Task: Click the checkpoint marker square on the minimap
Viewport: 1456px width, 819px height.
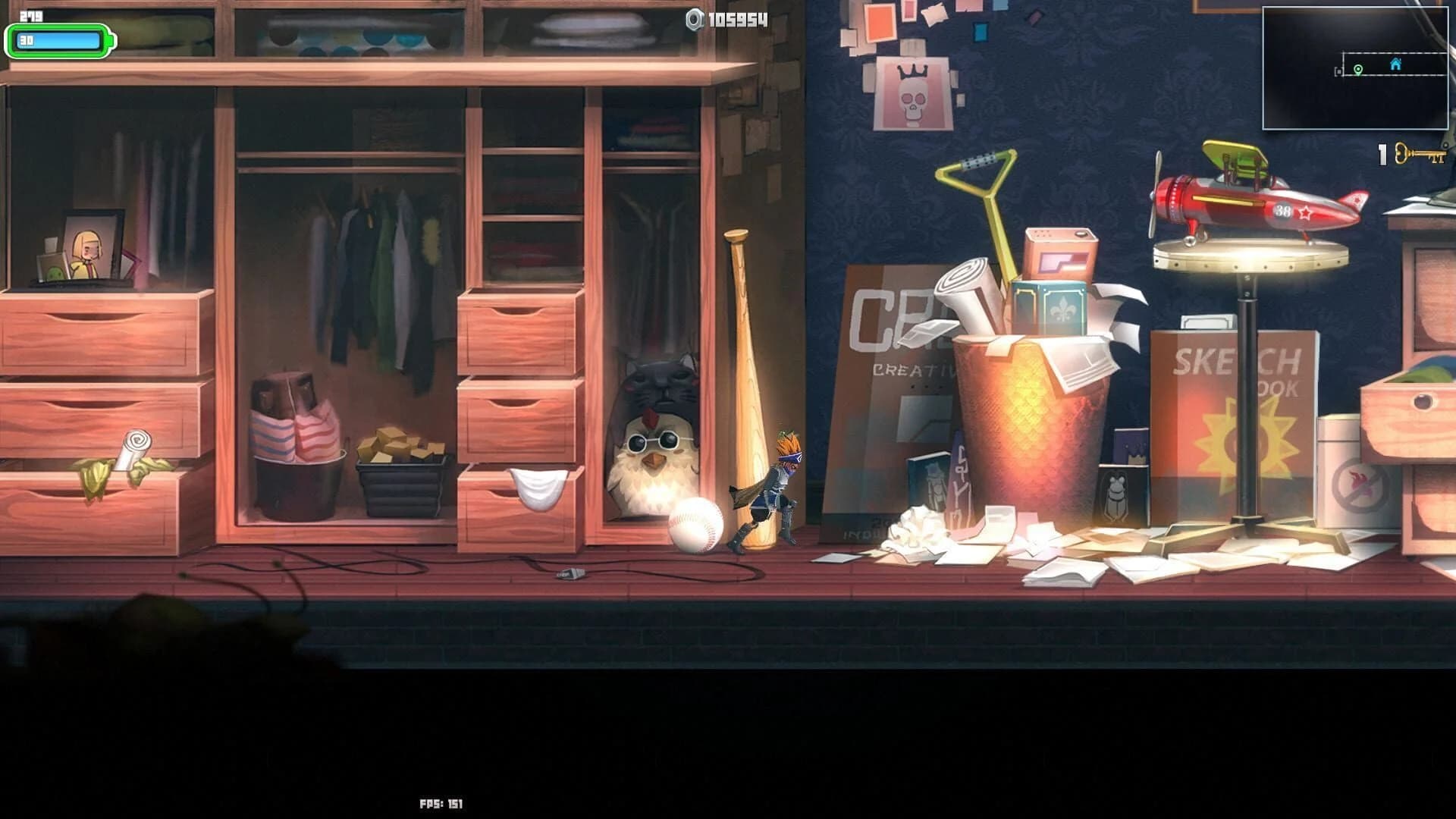Action: pyautogui.click(x=1339, y=71)
